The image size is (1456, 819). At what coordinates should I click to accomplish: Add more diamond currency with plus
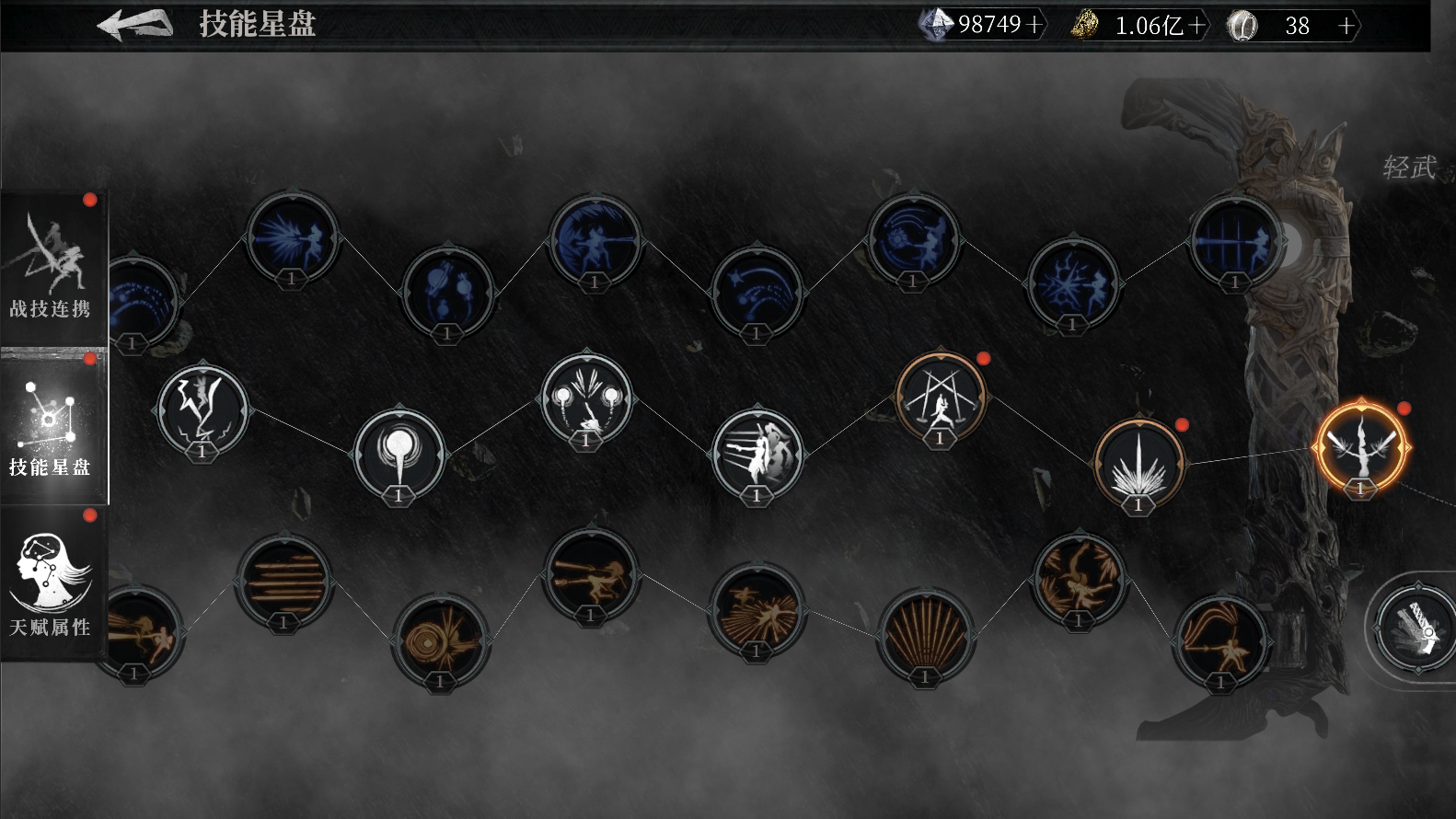[1035, 25]
